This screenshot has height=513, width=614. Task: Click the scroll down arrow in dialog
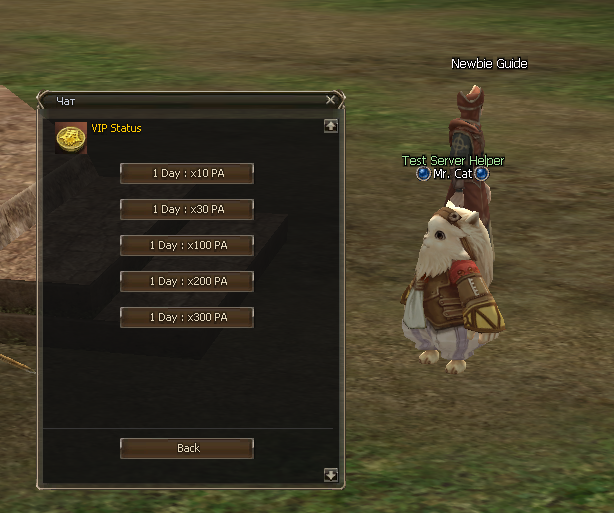(x=331, y=475)
